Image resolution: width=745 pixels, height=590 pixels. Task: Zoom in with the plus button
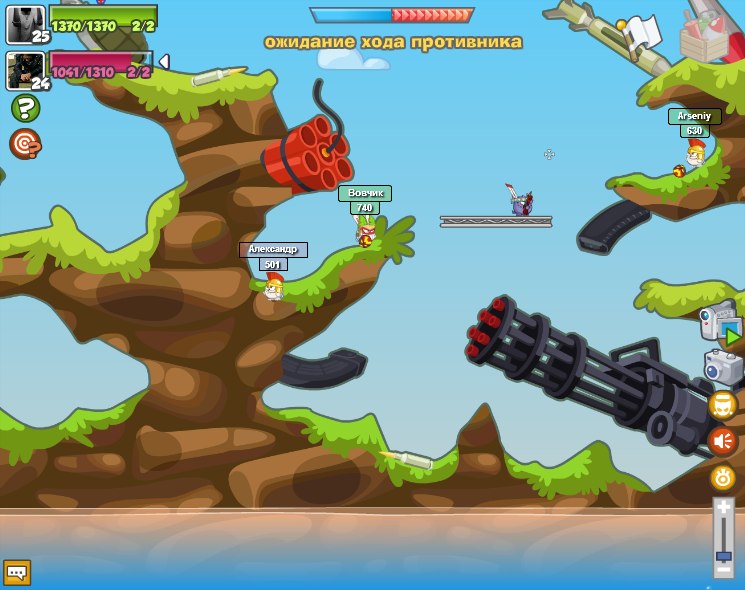[723, 509]
